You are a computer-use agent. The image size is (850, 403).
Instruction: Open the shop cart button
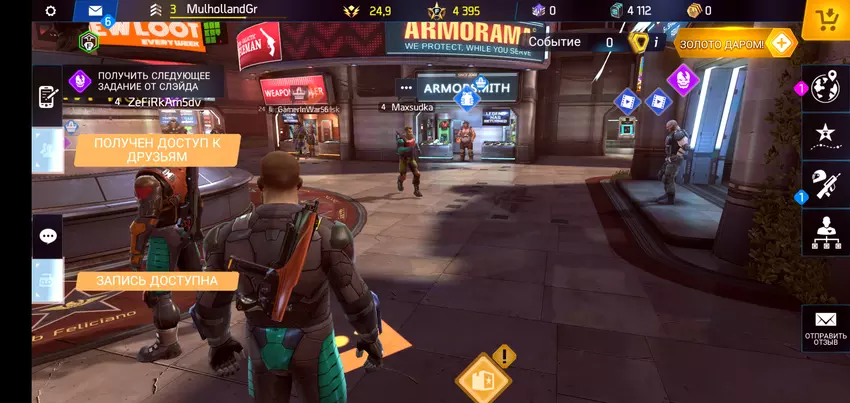click(827, 18)
